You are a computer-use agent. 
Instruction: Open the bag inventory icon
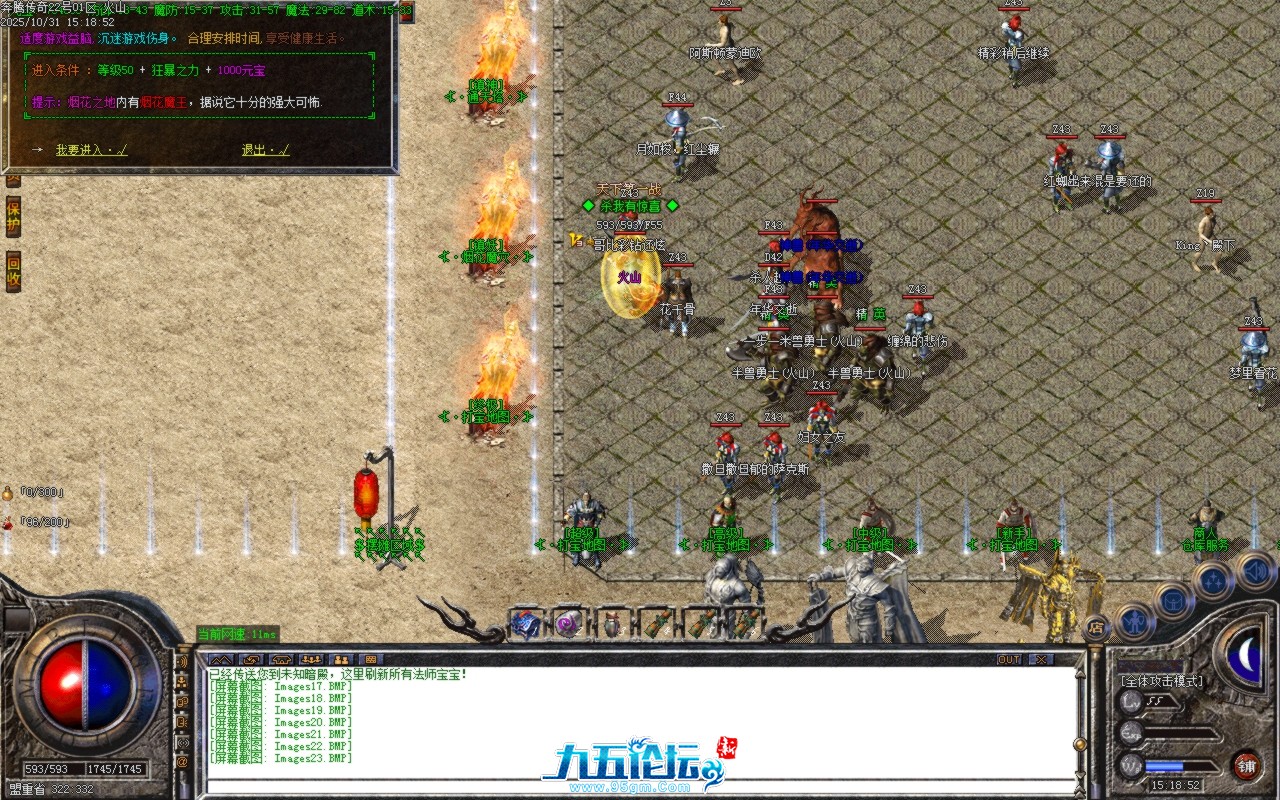[x=1173, y=600]
